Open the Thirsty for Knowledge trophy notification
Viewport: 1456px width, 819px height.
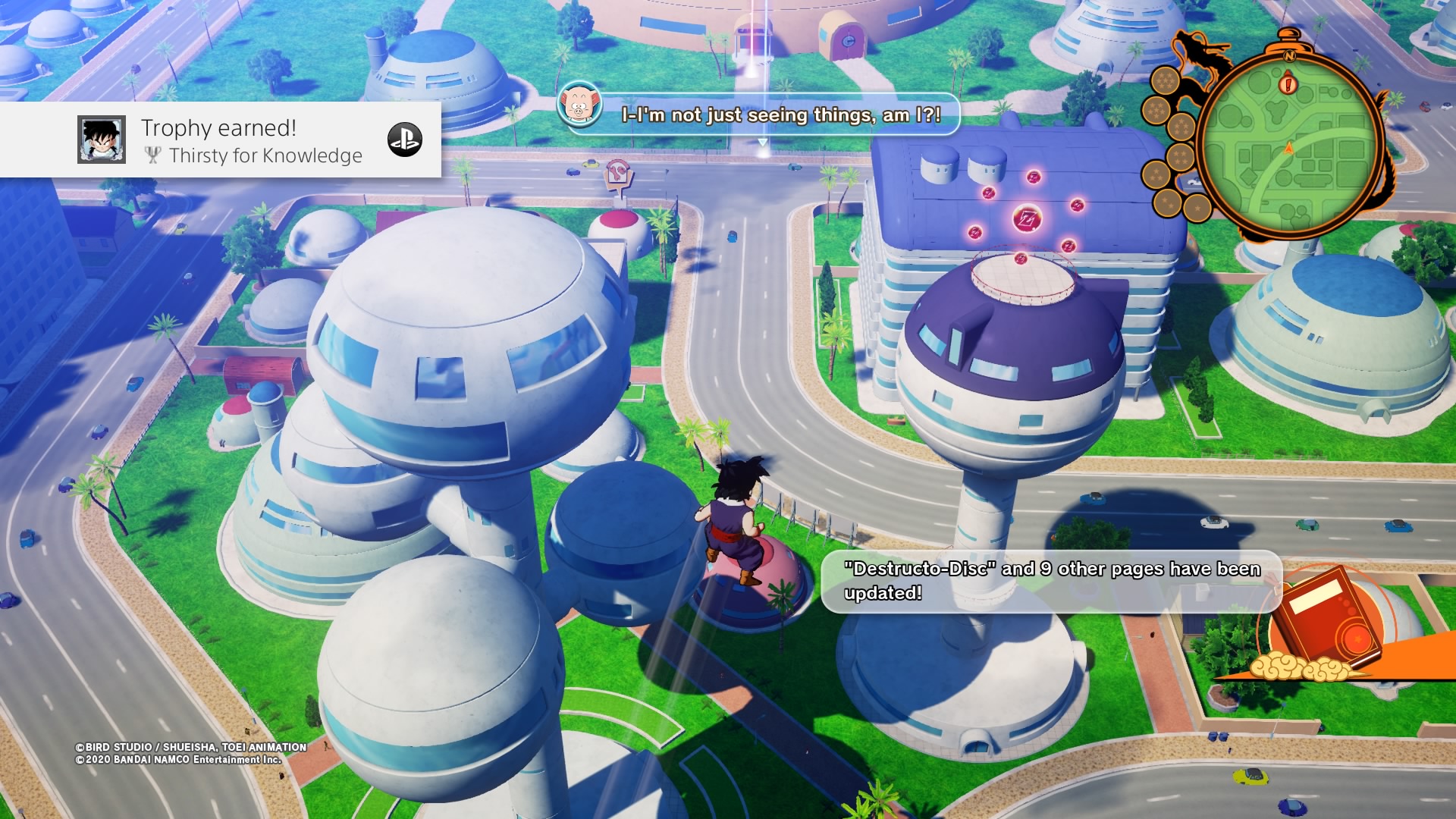[250, 141]
